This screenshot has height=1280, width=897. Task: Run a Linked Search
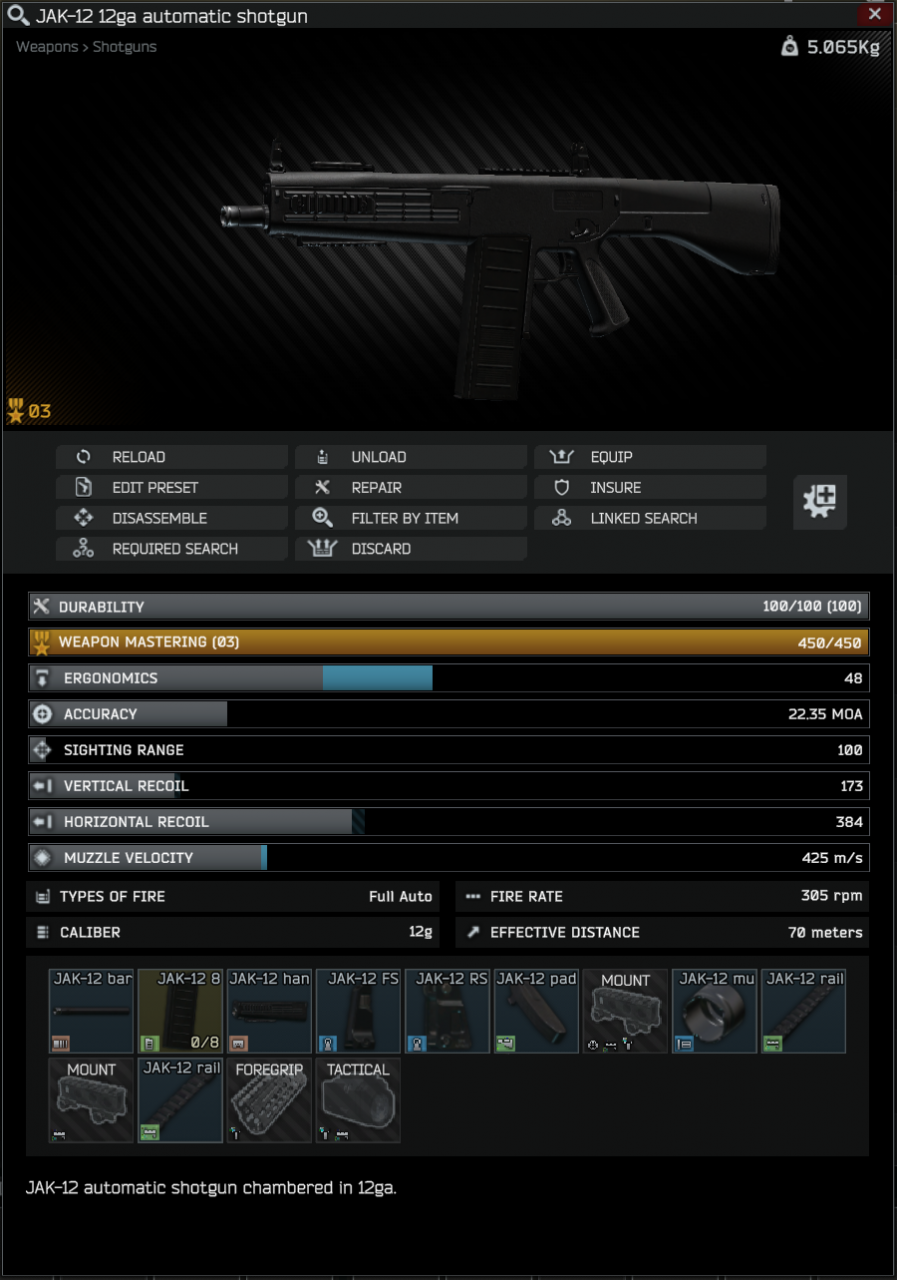click(x=649, y=518)
